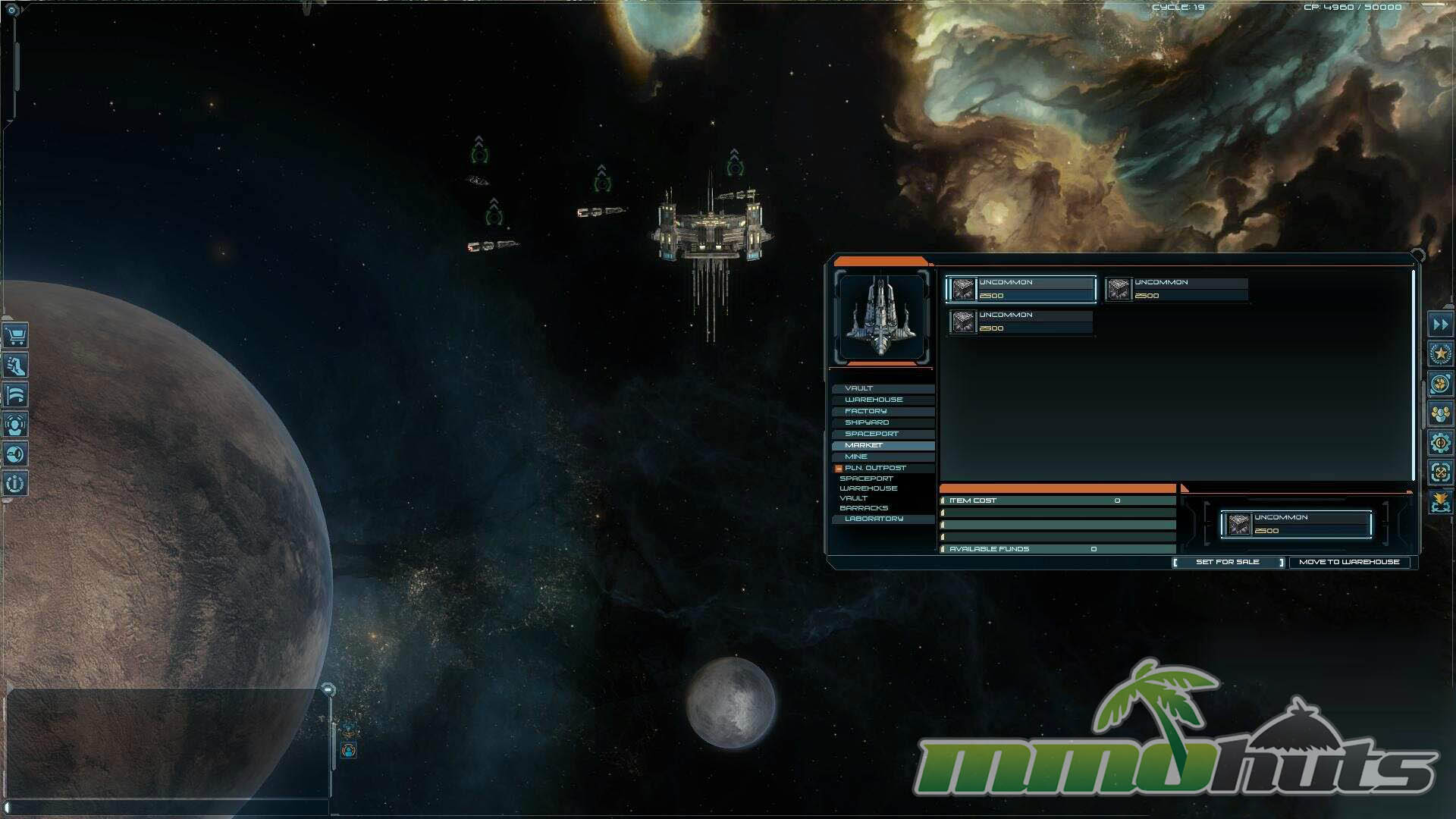The image size is (1456, 819).
Task: Click the three-people group icon
Action: click(1440, 413)
